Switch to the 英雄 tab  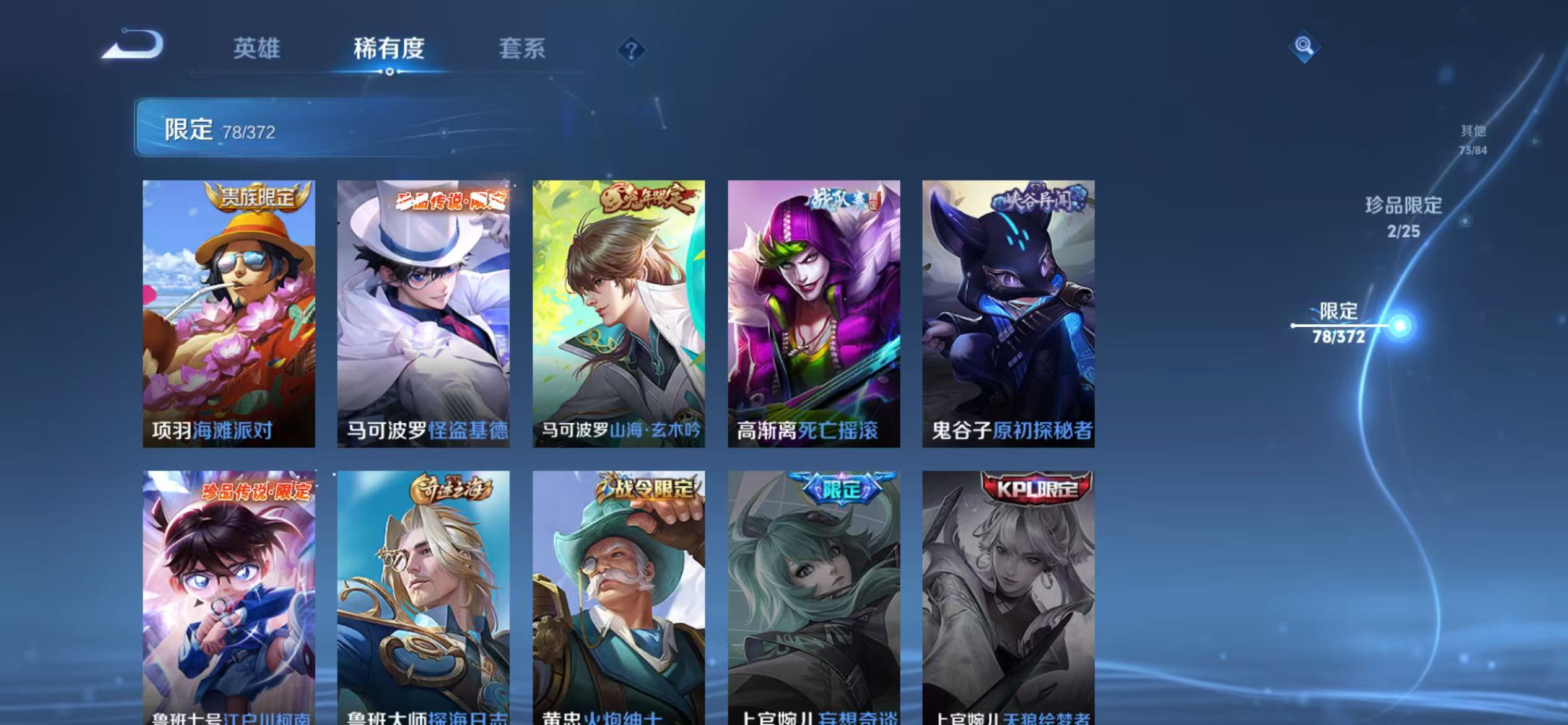[256, 48]
